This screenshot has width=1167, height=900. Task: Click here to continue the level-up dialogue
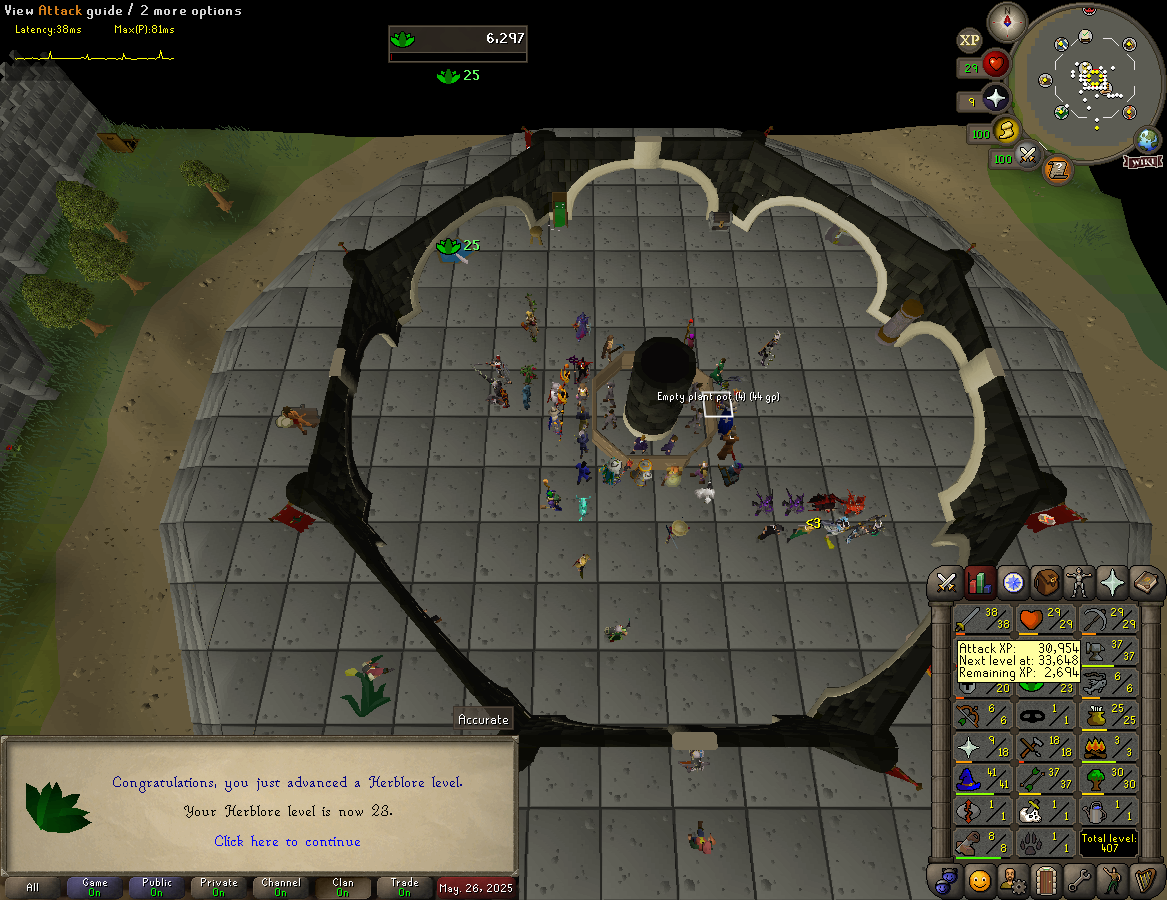pyautogui.click(x=287, y=841)
